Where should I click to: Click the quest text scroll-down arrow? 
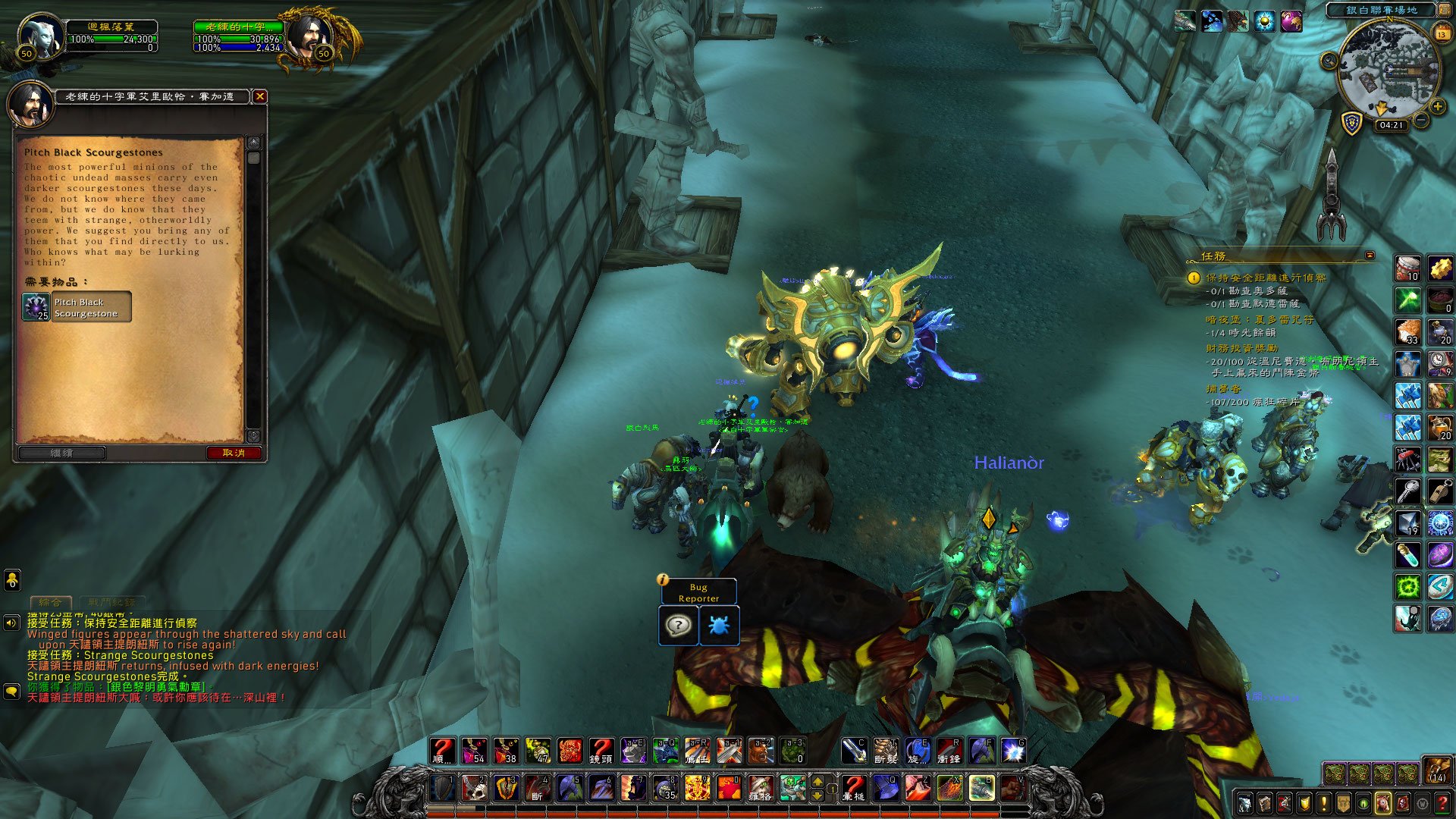(x=253, y=436)
